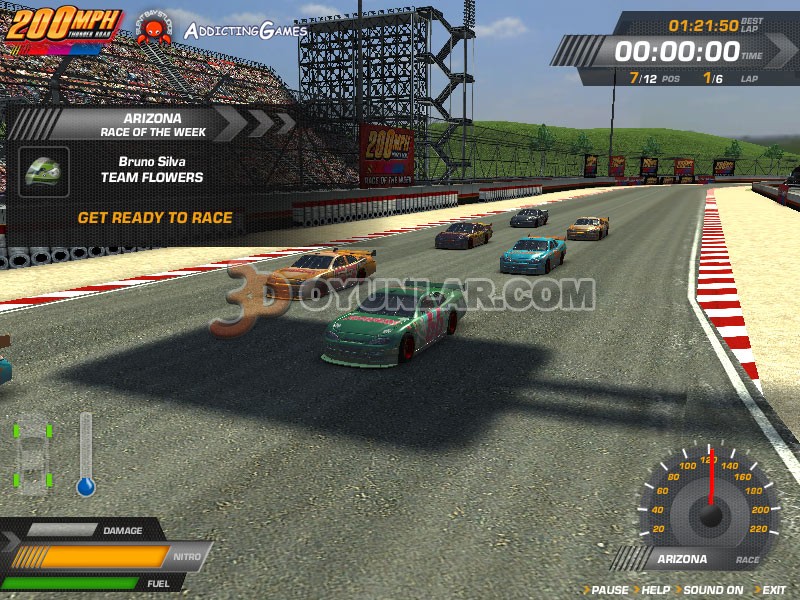Click the 200 MPH Thunder Road logo
This screenshot has height=600, width=800.
[x=64, y=26]
